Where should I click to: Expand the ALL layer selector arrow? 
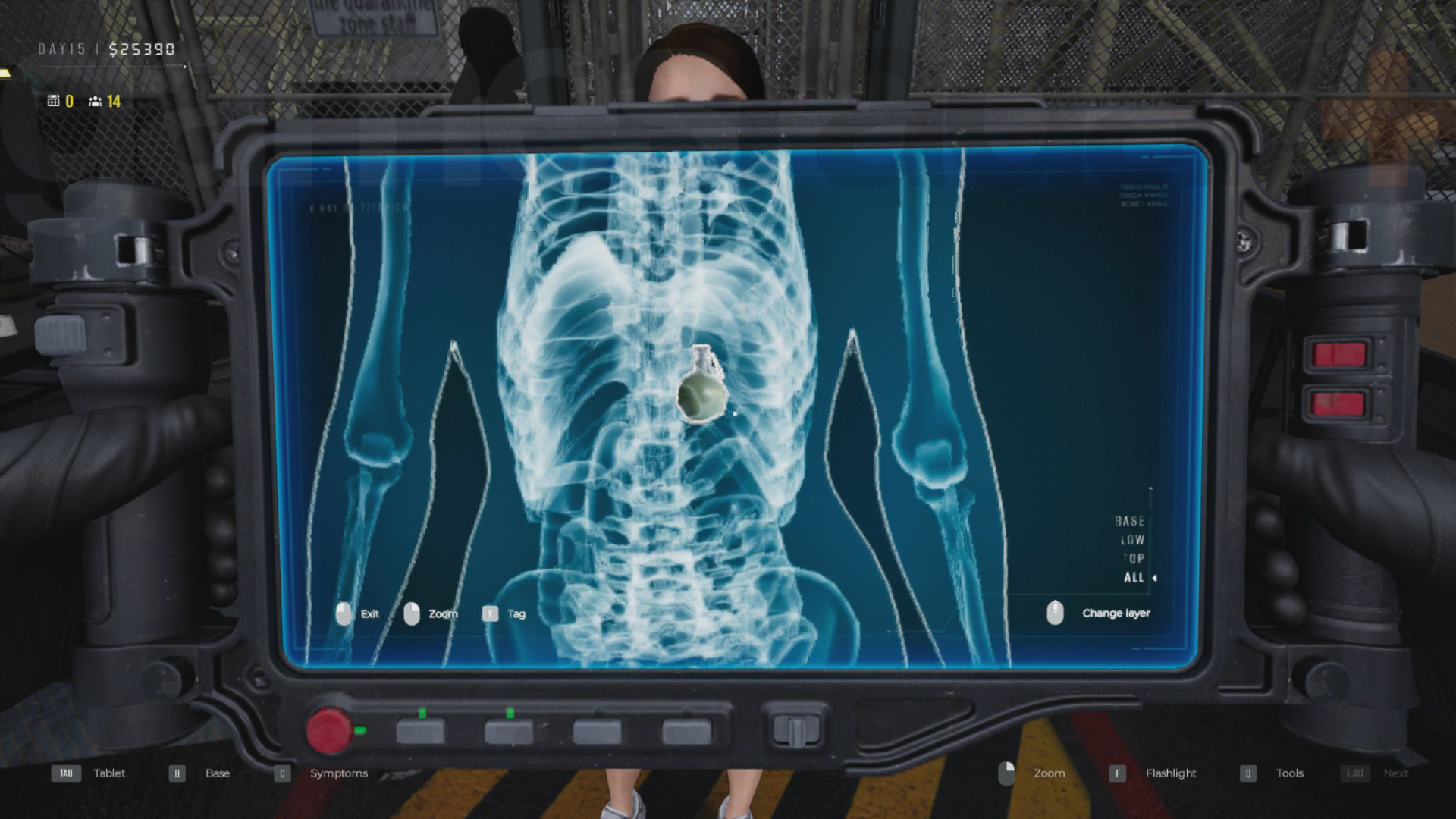[x=1155, y=576]
